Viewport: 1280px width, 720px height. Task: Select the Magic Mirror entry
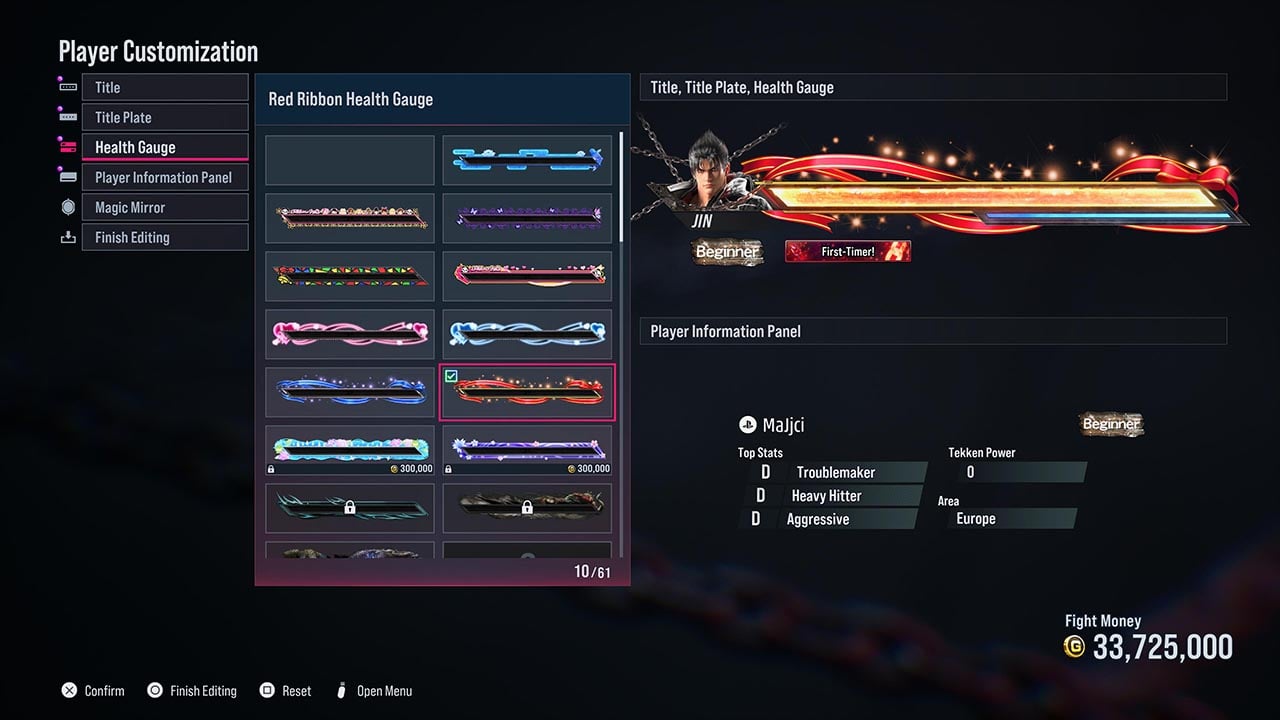pyautogui.click(x=164, y=207)
